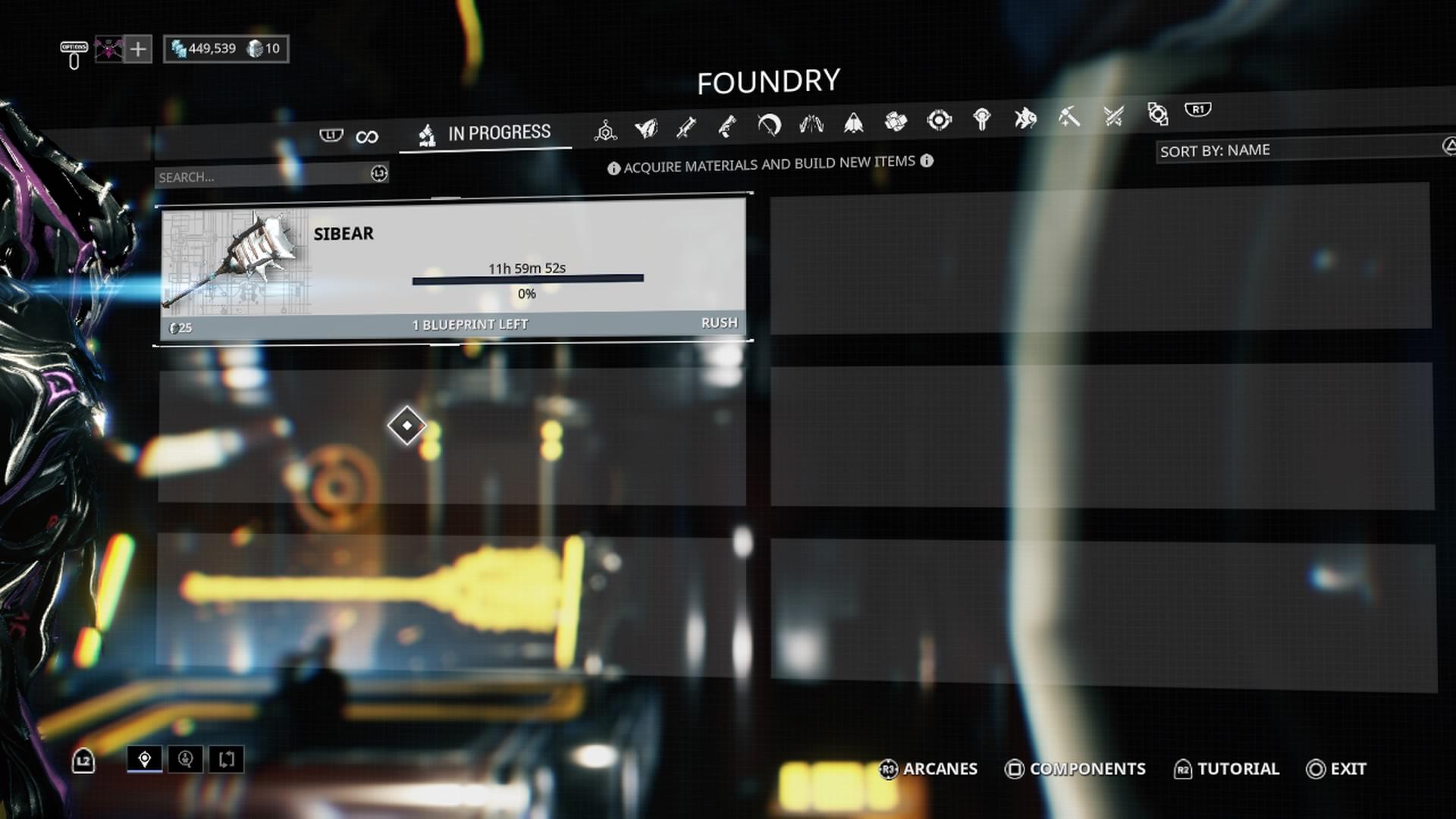Screen dimensions: 1456x819
Task: Switch to the In Progress tab
Action: [485, 131]
